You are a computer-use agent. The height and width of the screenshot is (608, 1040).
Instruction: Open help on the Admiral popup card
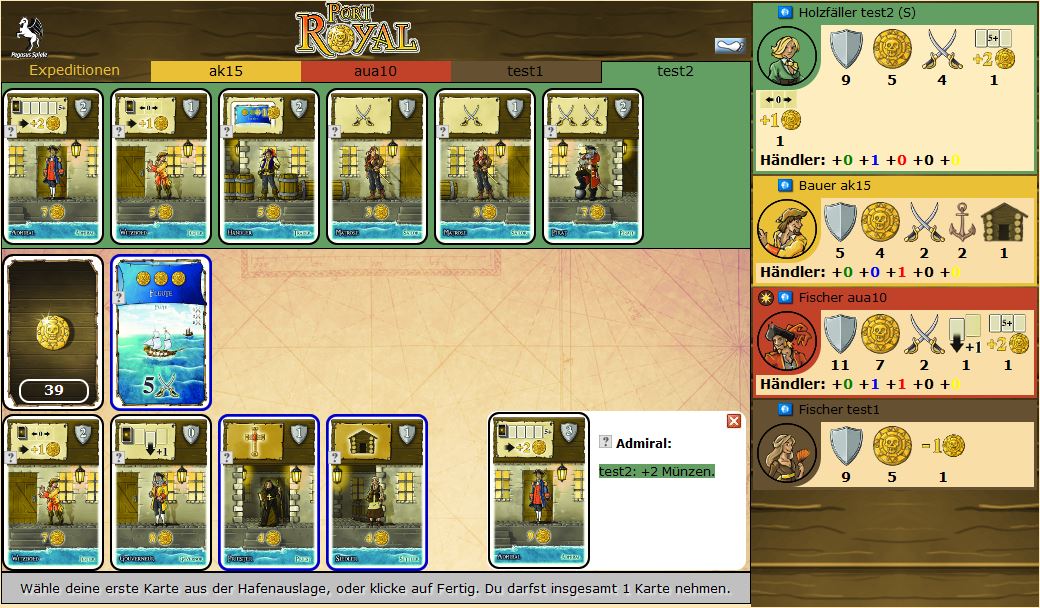(605, 442)
